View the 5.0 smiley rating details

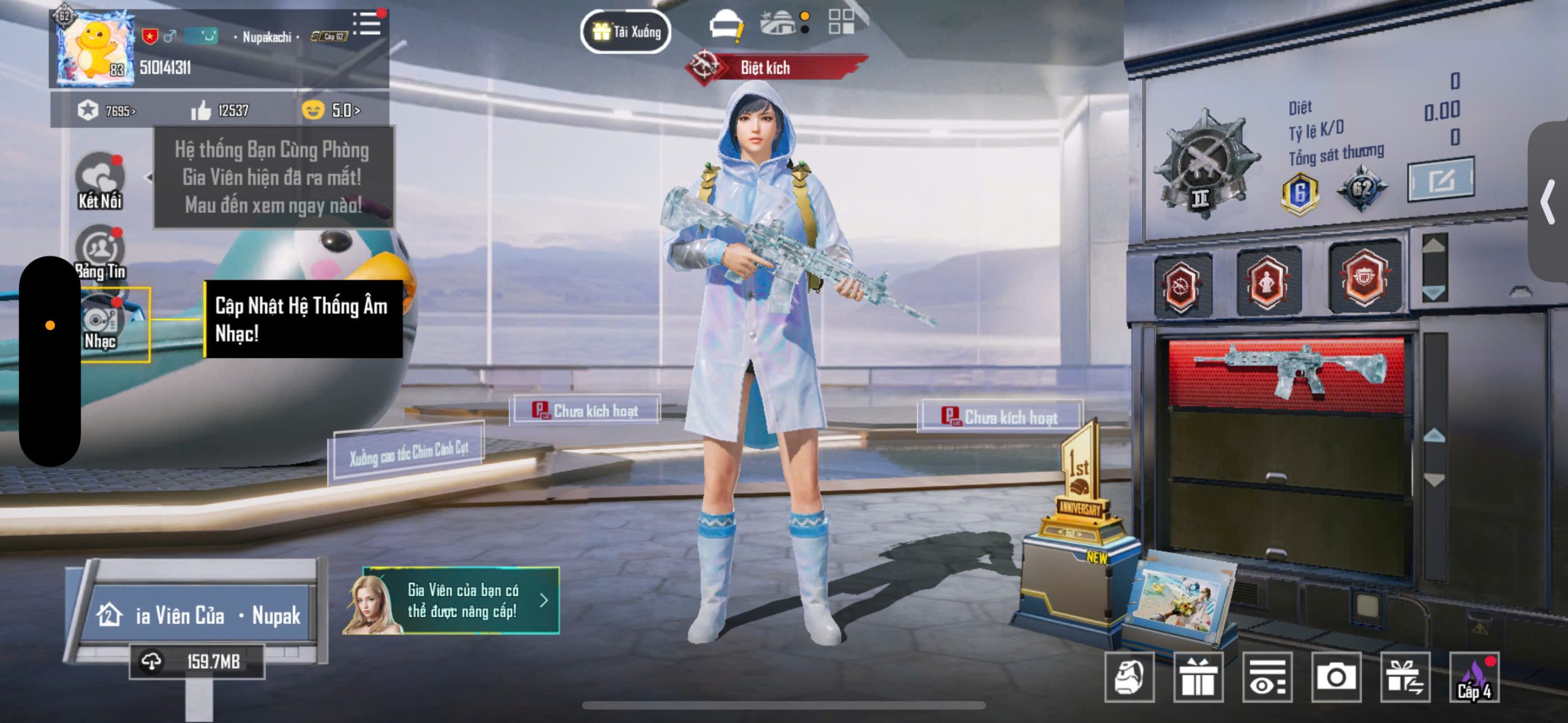pos(331,110)
